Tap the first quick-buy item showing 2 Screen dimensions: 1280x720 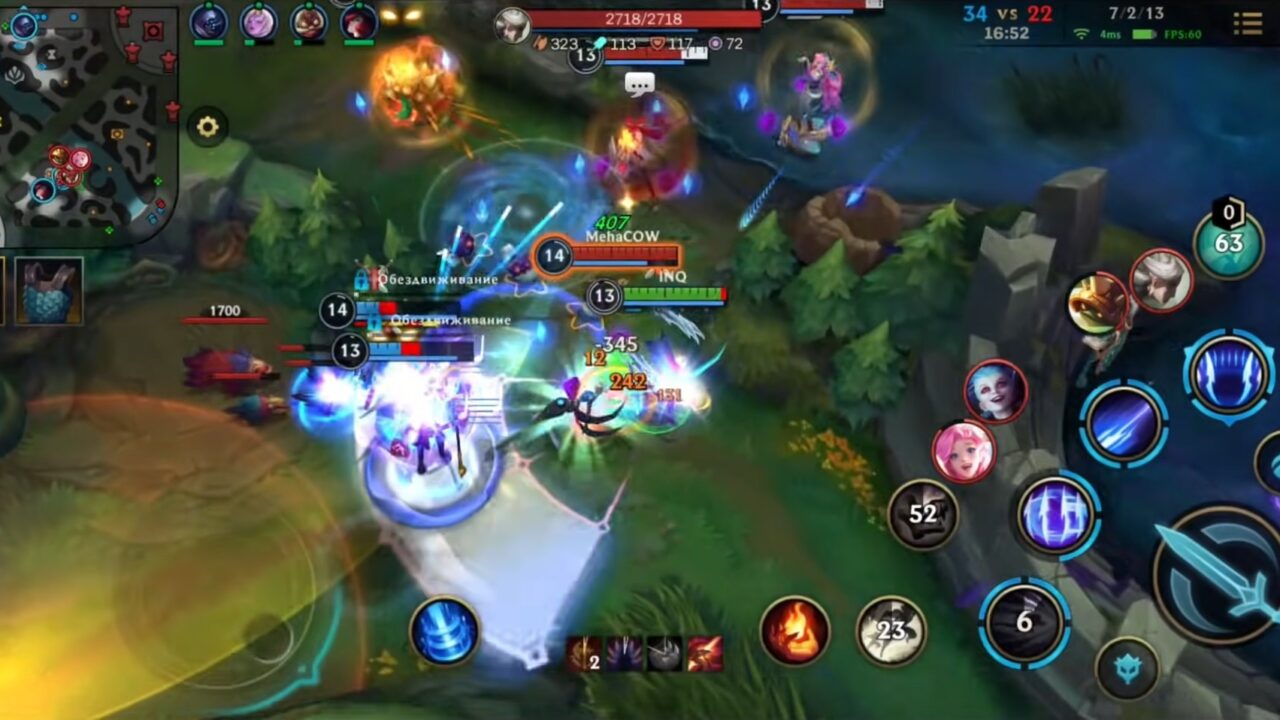[583, 655]
